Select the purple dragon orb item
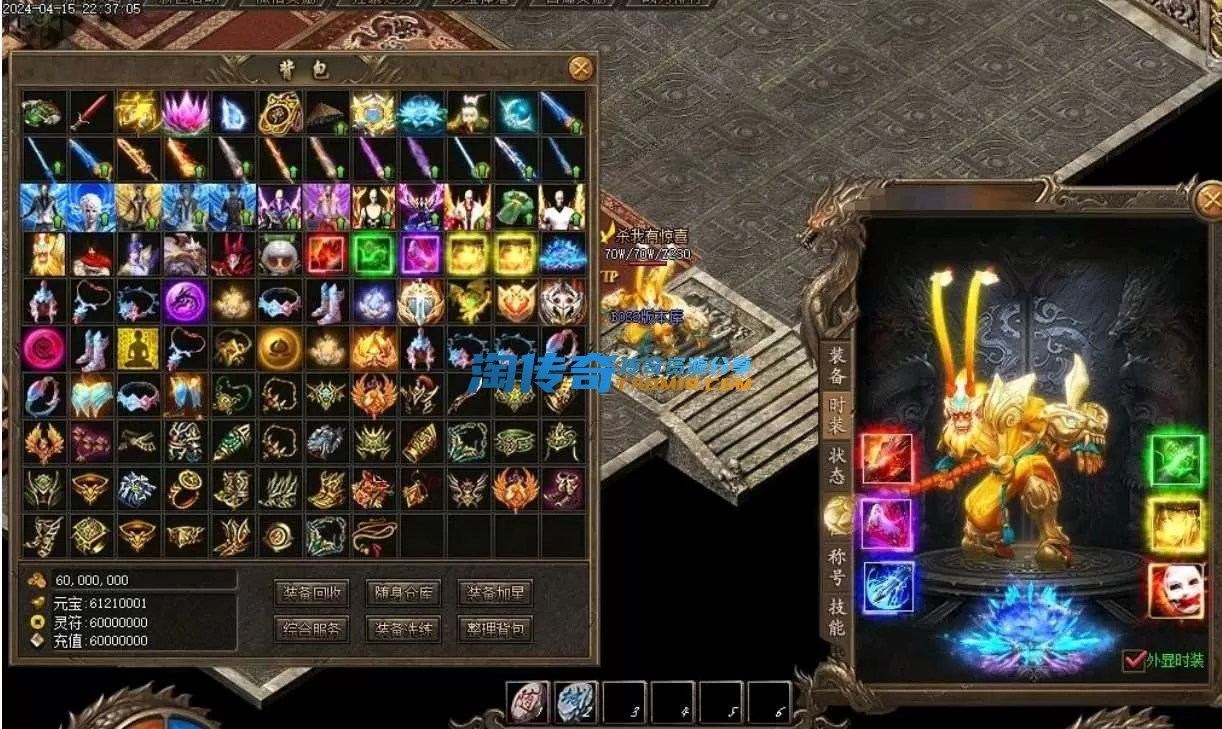 click(x=185, y=300)
